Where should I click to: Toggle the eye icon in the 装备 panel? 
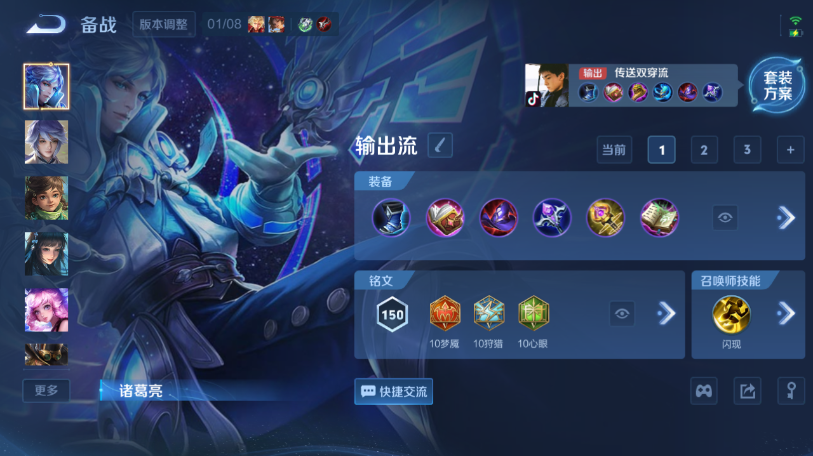pyautogui.click(x=726, y=217)
